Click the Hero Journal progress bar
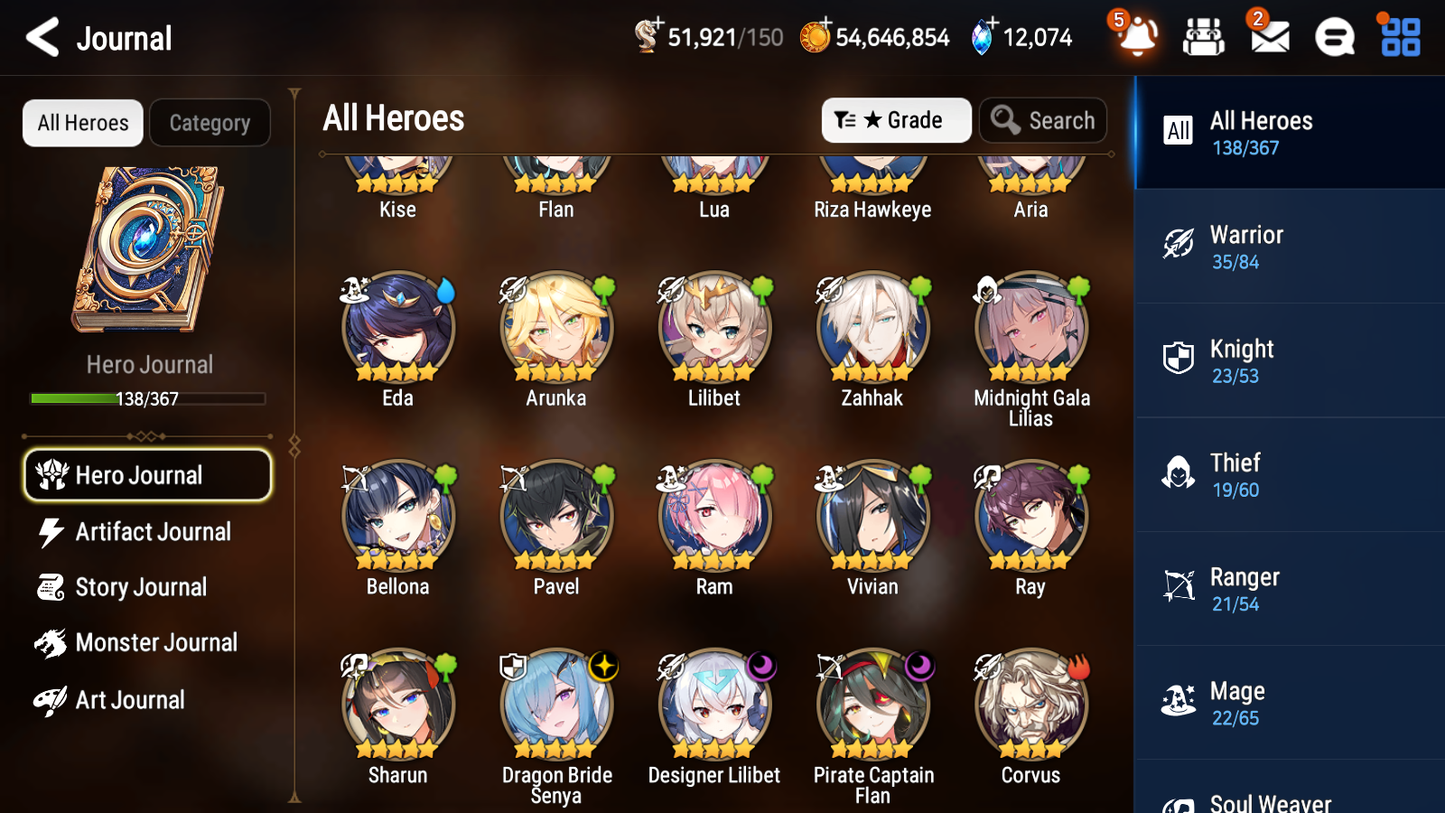 [148, 398]
